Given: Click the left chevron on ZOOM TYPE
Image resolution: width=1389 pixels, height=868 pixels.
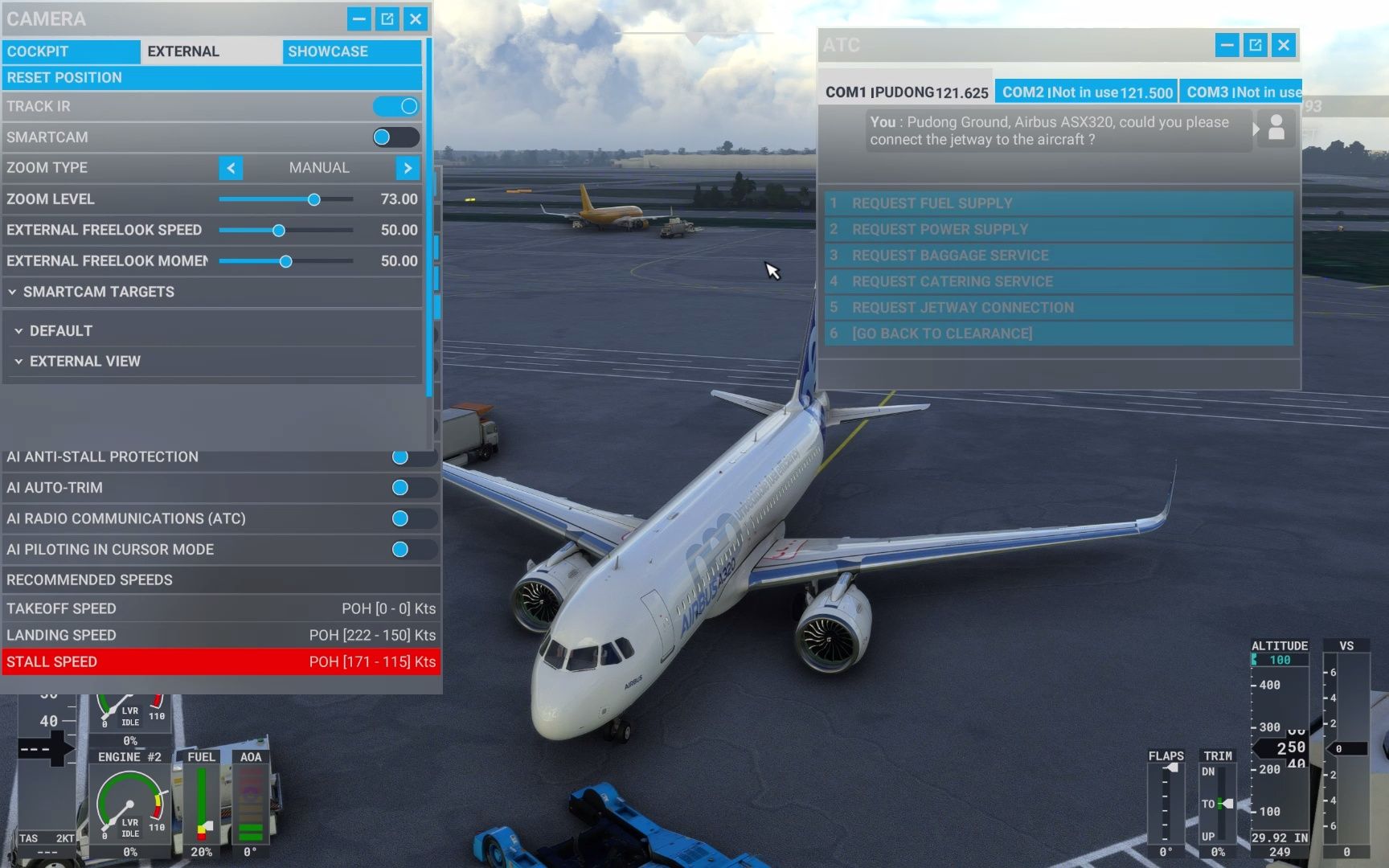Looking at the screenshot, I should click(231, 168).
